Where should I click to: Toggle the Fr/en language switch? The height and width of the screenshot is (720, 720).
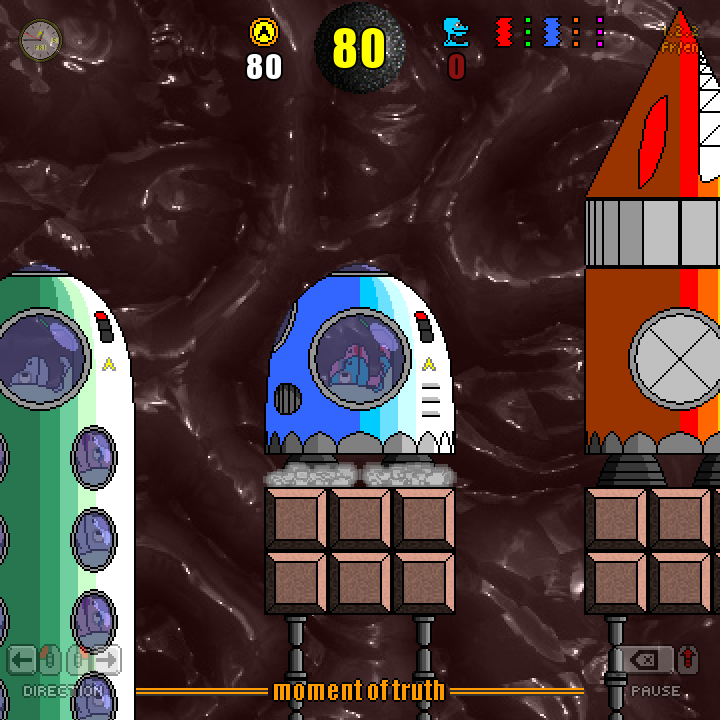coord(680,46)
